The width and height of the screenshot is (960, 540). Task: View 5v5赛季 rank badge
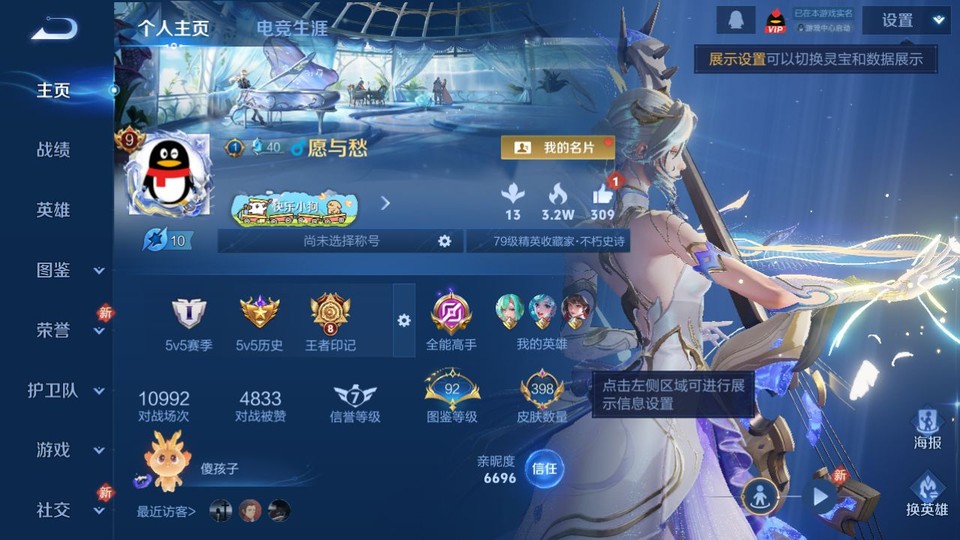[189, 314]
